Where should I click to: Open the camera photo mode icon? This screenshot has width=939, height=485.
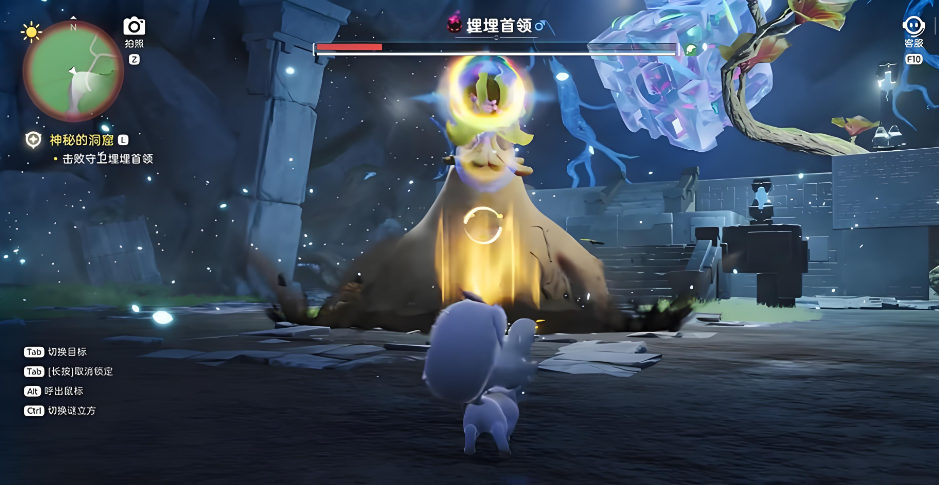click(134, 27)
